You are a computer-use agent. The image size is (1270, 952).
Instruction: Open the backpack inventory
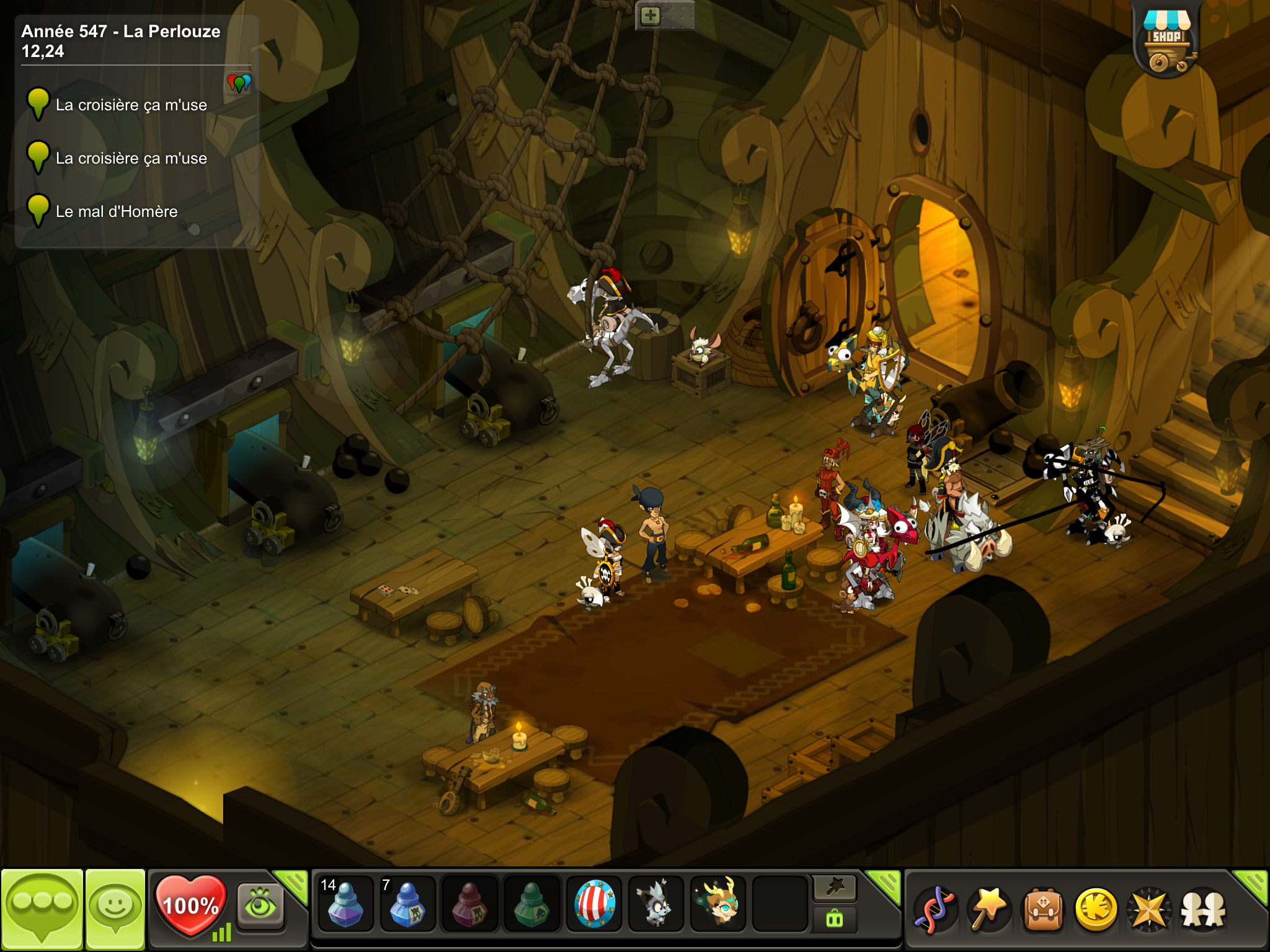coord(1042,910)
